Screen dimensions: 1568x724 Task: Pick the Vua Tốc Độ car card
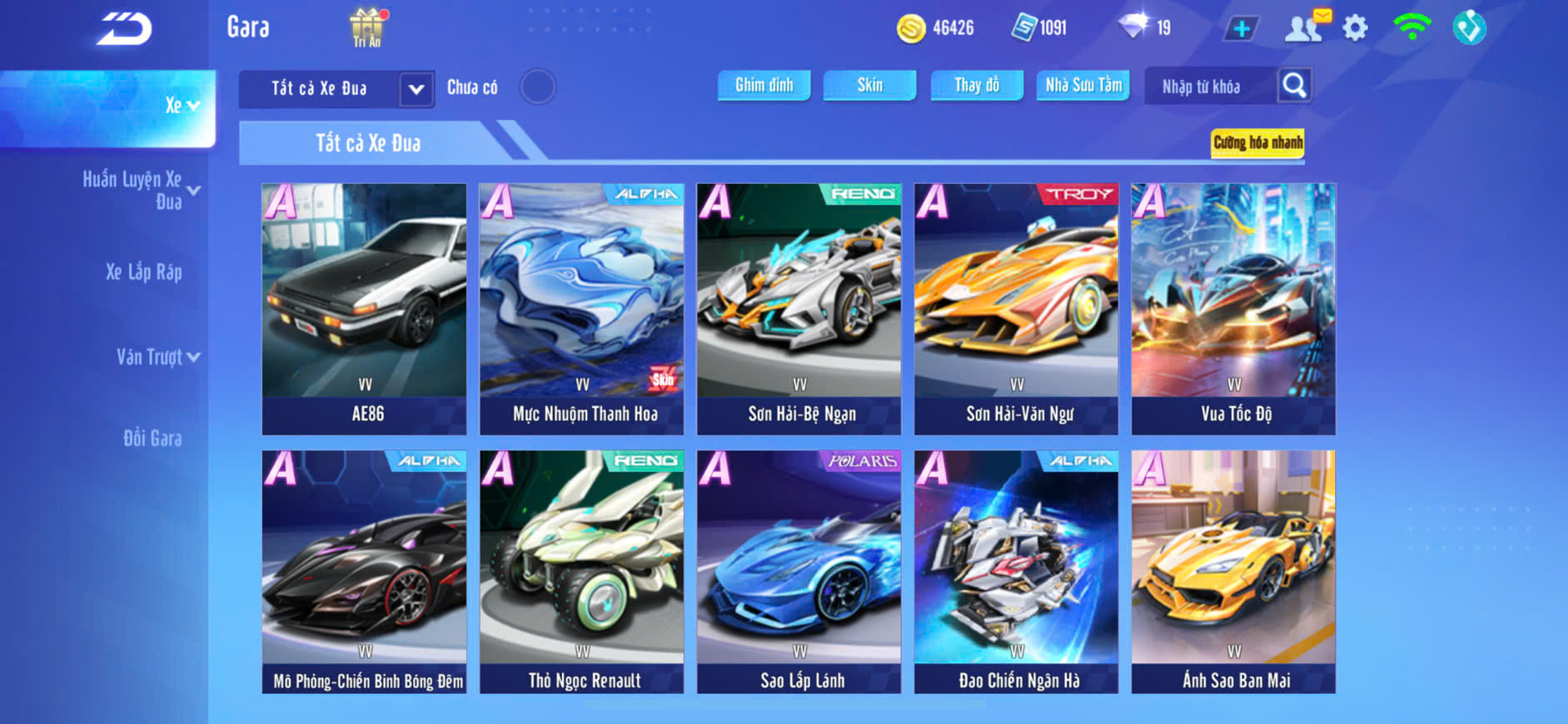(1233, 309)
